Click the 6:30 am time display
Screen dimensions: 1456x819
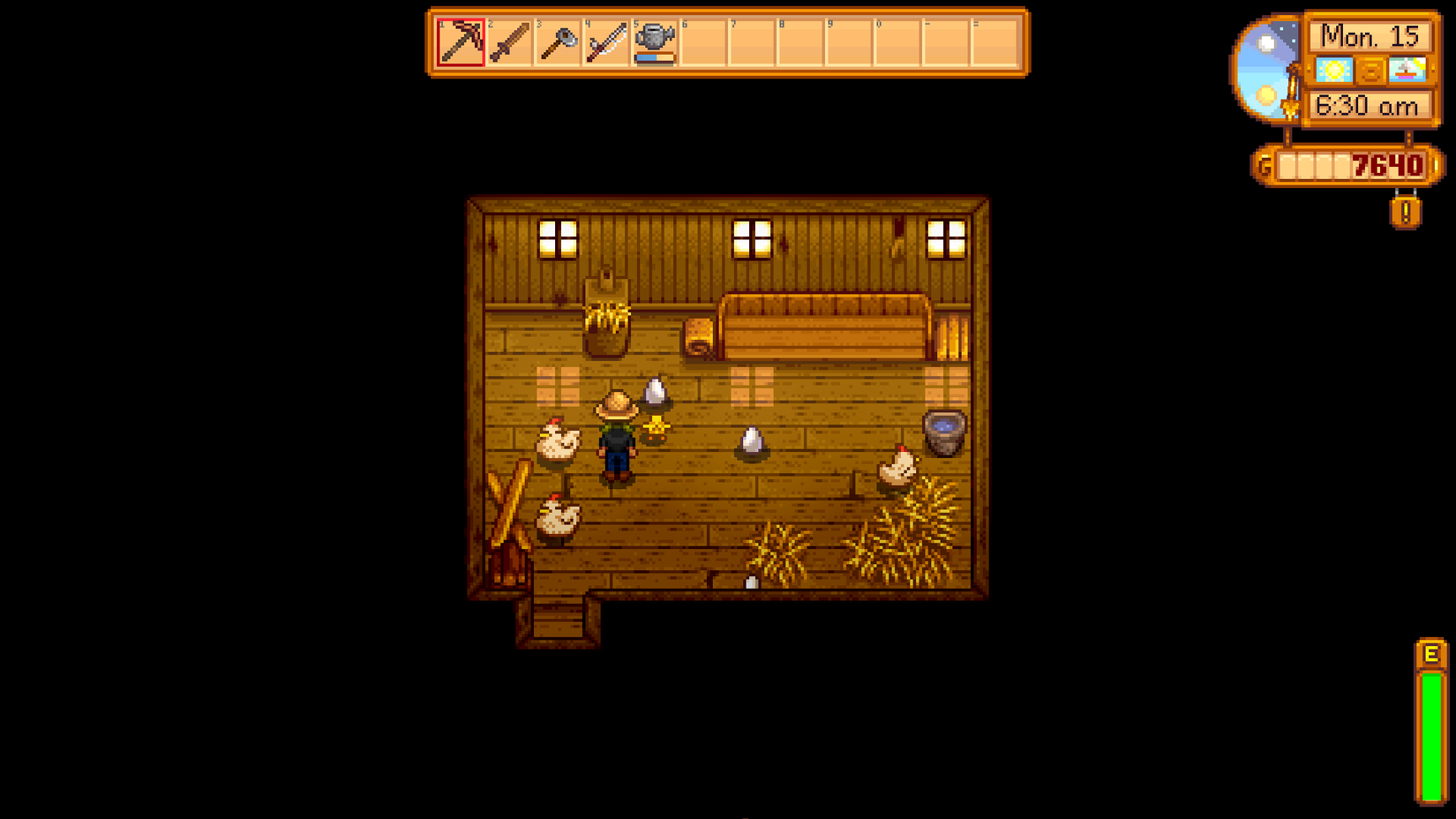pyautogui.click(x=1371, y=105)
